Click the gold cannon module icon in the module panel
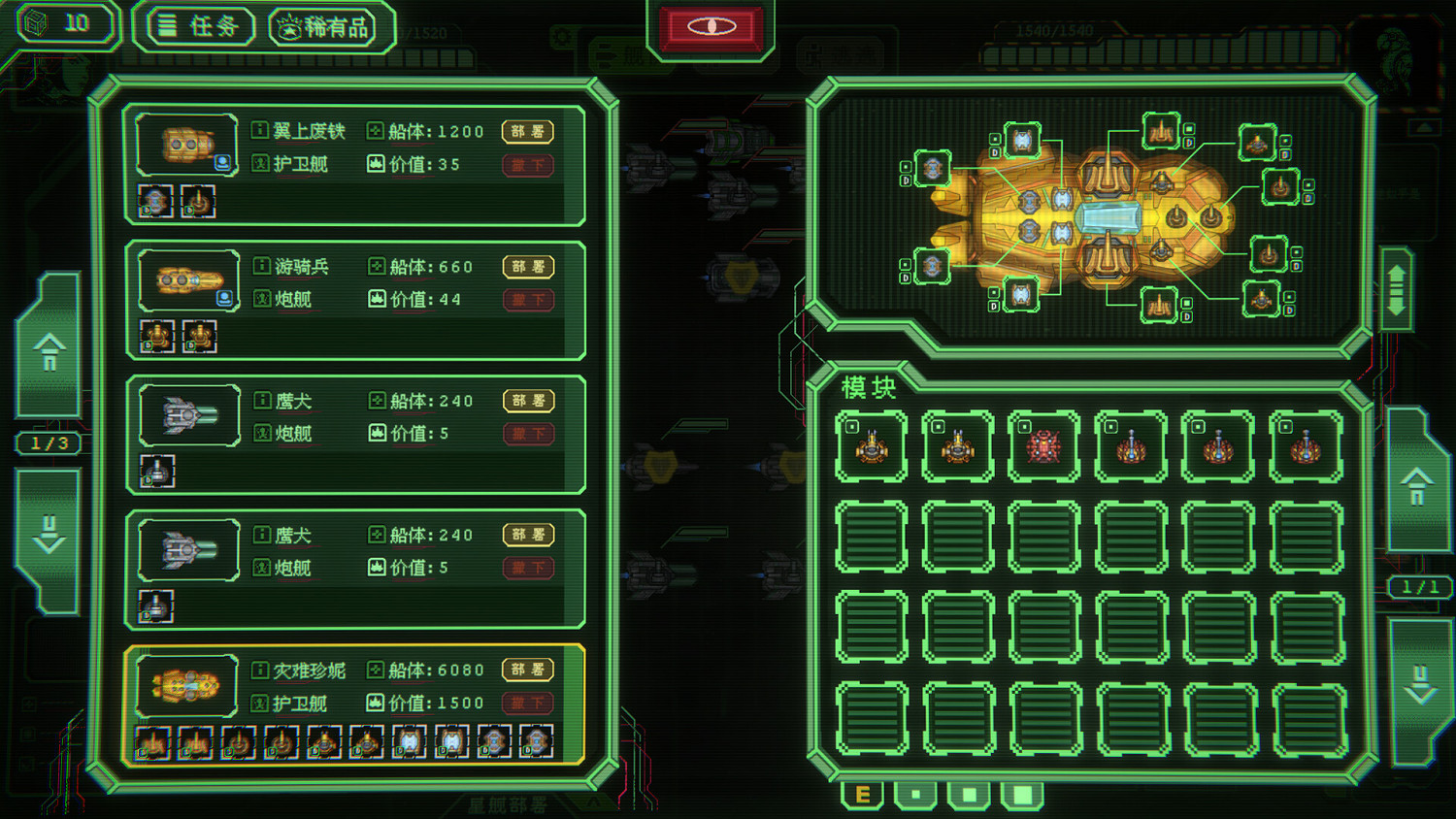This screenshot has height=819, width=1456. (871, 445)
